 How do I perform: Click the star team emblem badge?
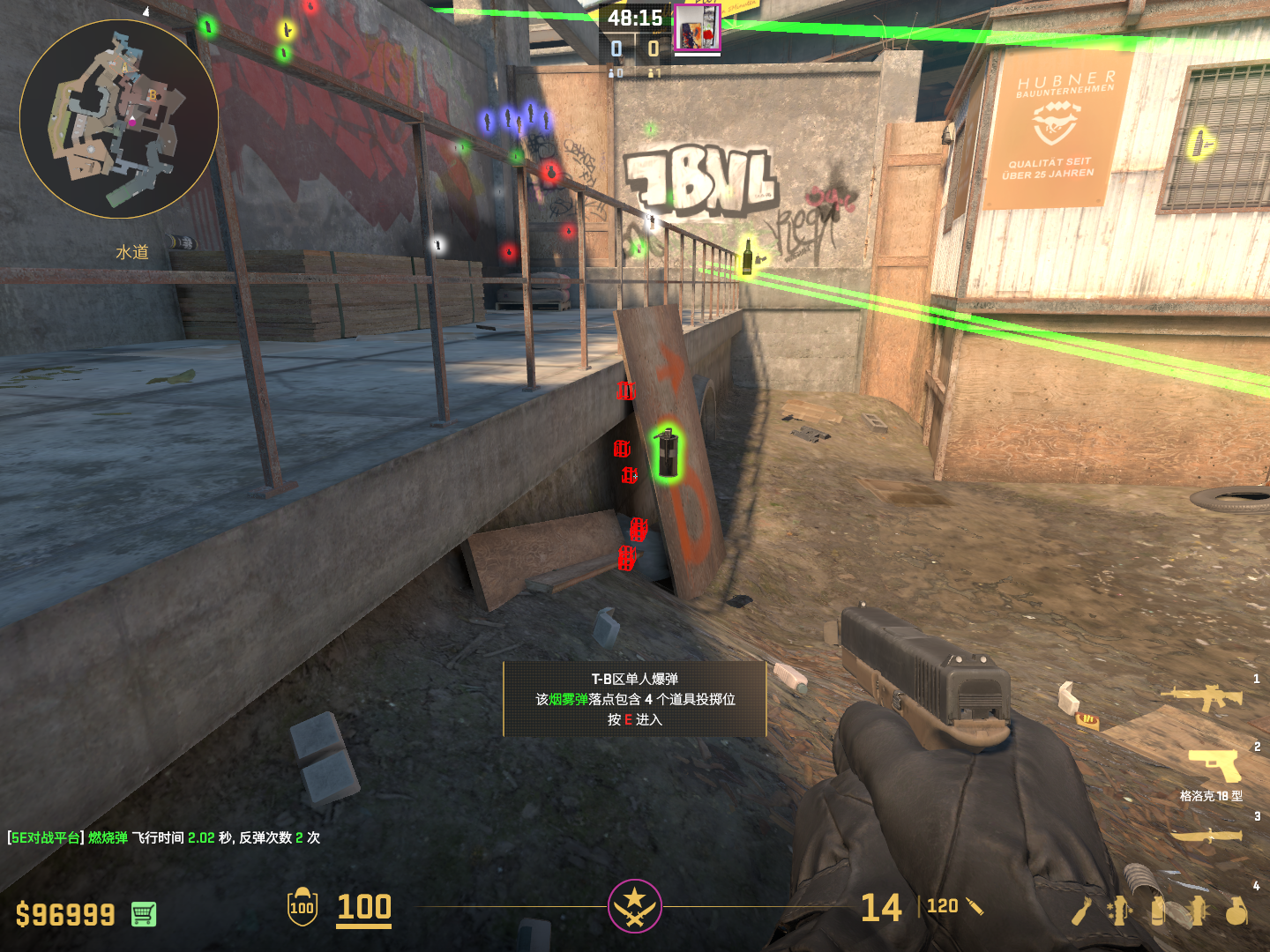tap(634, 905)
